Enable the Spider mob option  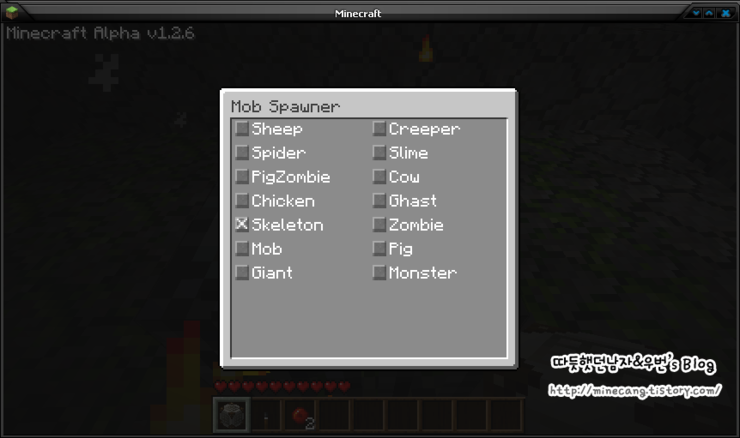point(242,153)
